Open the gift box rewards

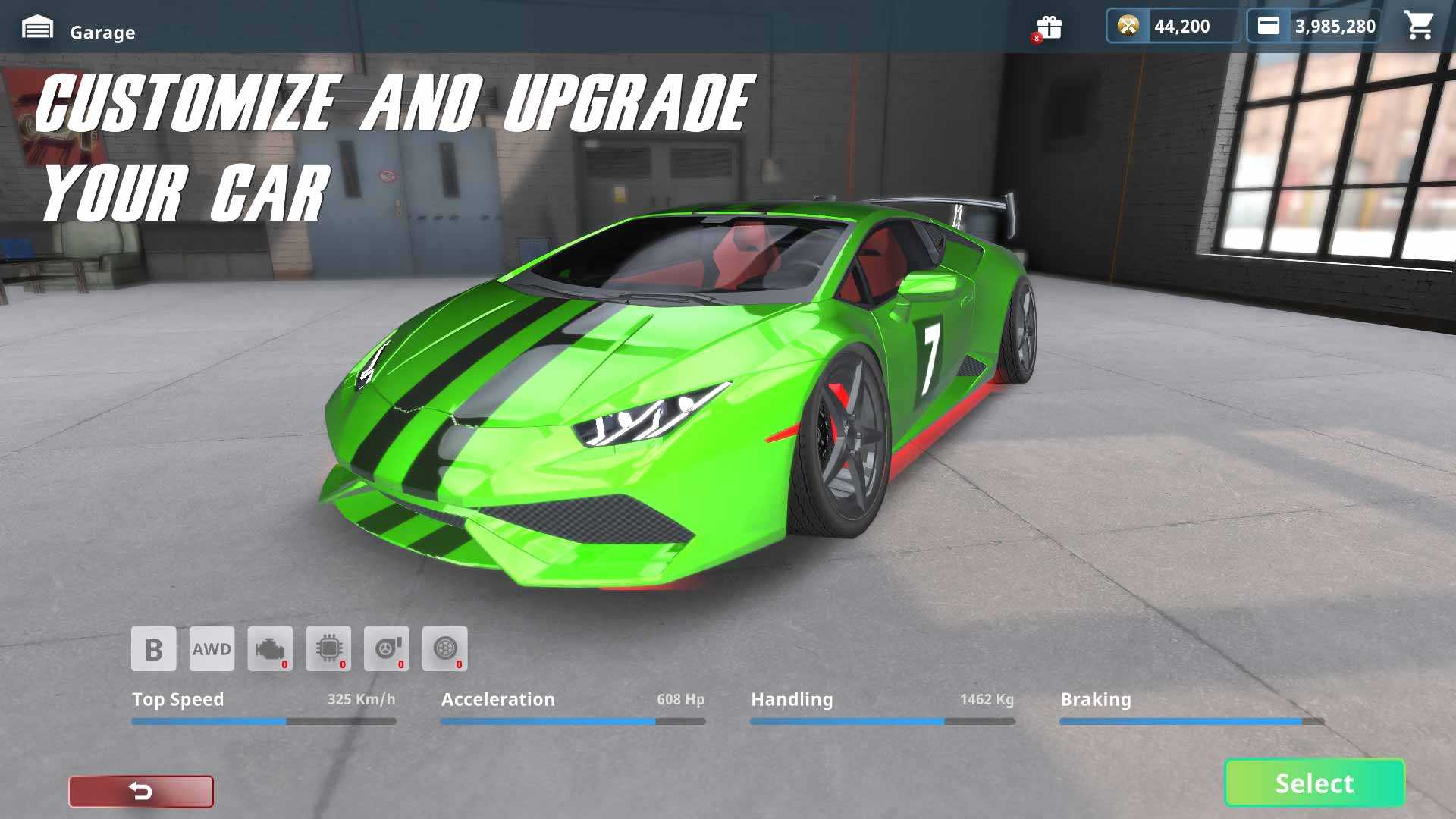coord(1050,27)
